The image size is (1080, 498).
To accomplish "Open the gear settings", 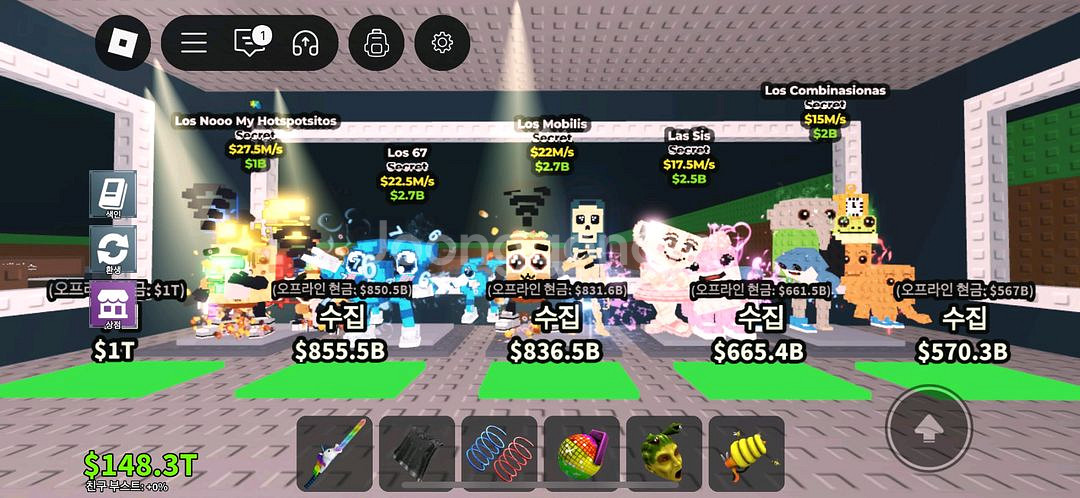I will pyautogui.click(x=442, y=42).
